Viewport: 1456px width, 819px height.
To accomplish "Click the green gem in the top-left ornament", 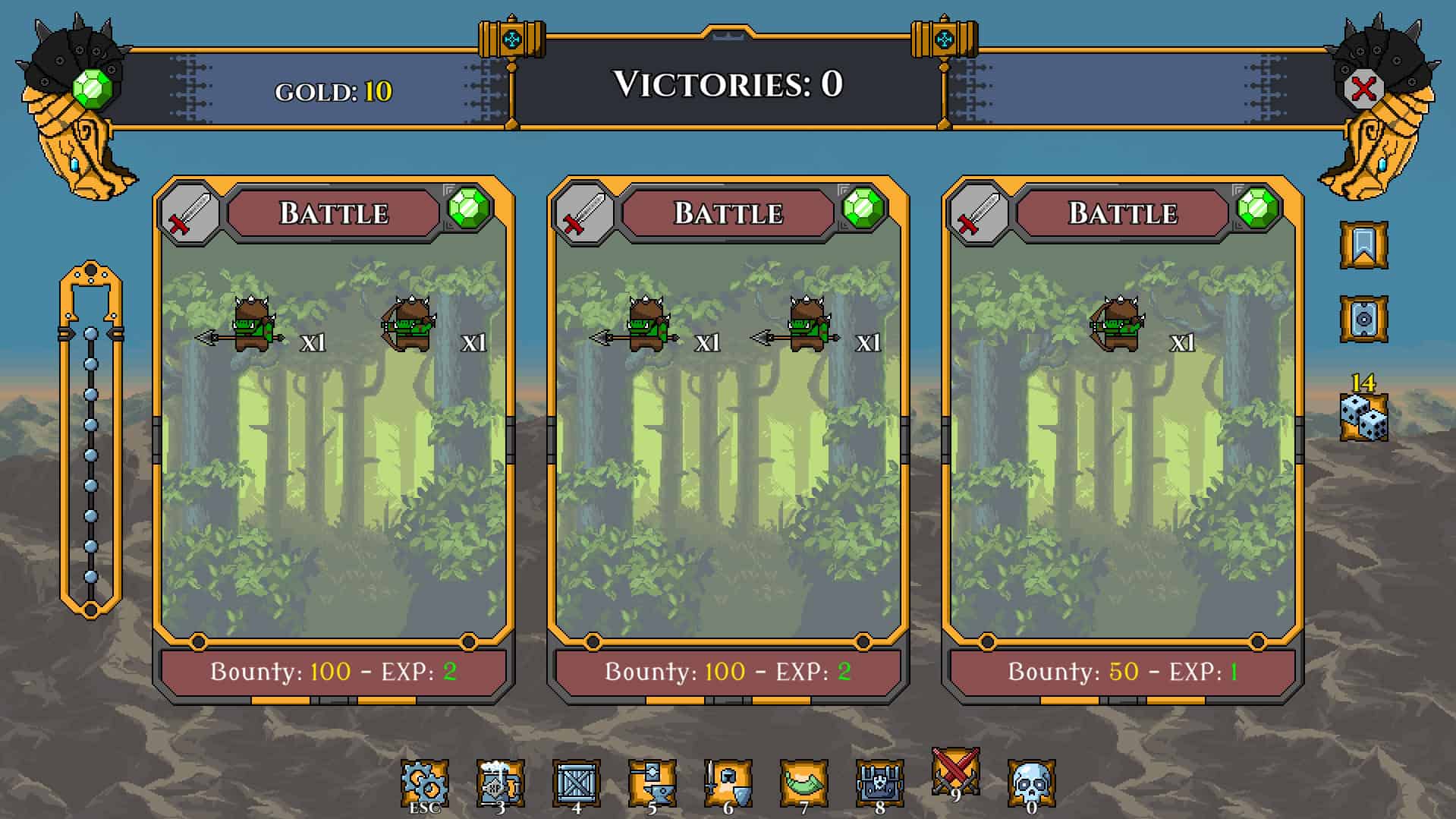I will (93, 89).
